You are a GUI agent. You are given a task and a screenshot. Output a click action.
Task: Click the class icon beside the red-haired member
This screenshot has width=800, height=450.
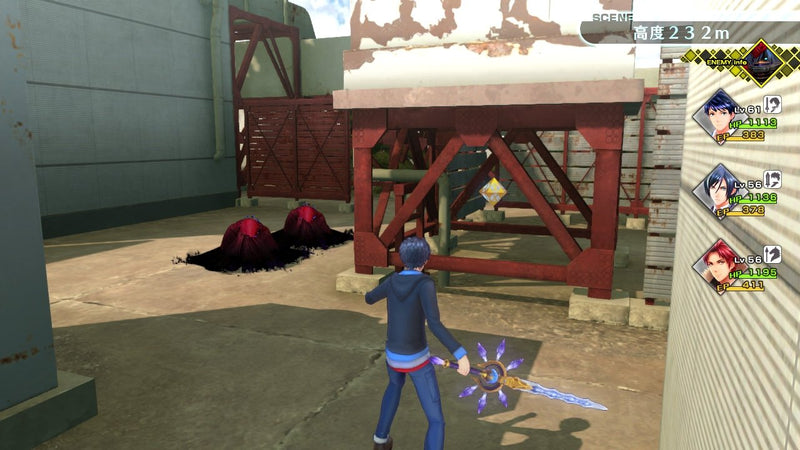pos(771,255)
